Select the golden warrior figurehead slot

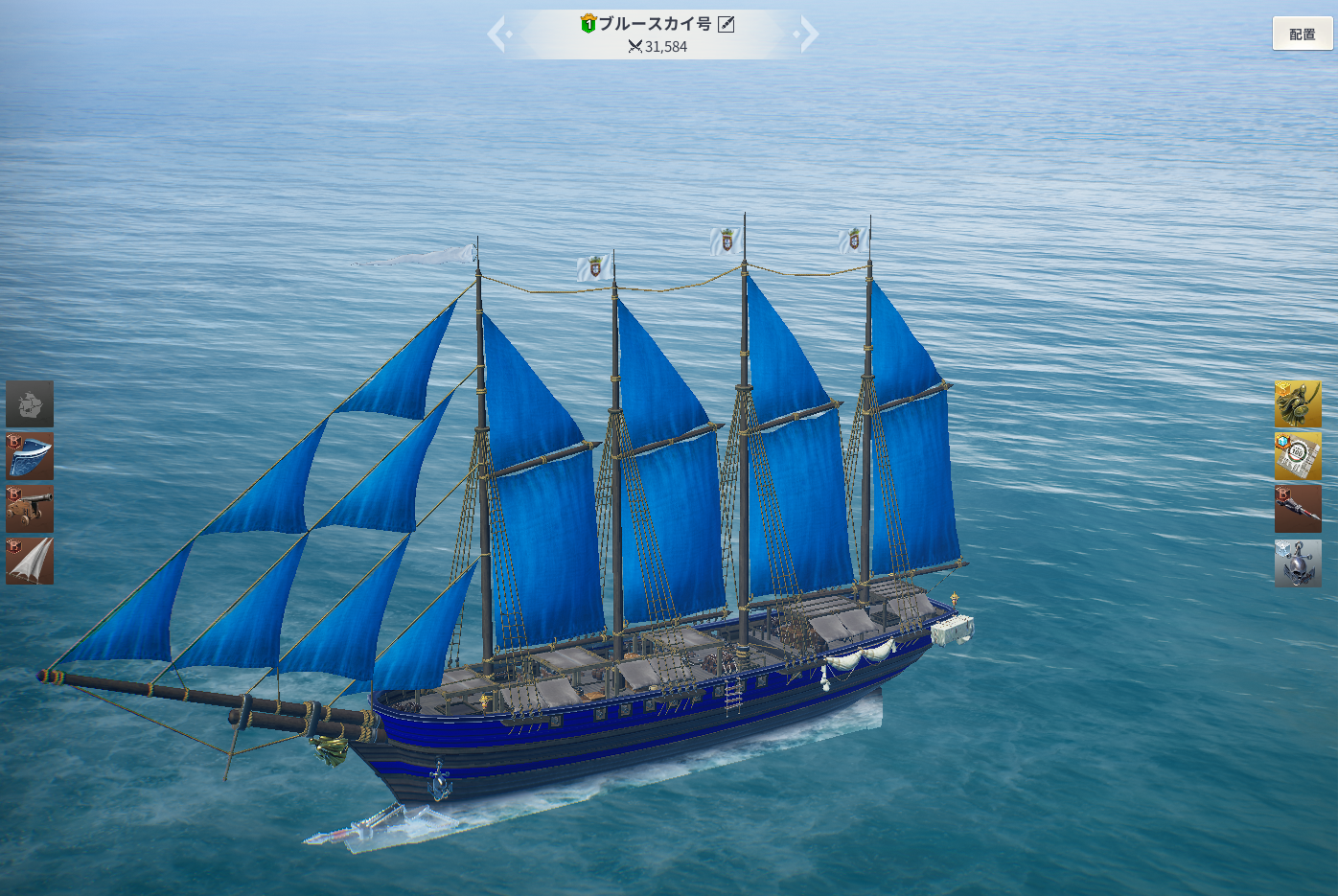(x=1298, y=403)
